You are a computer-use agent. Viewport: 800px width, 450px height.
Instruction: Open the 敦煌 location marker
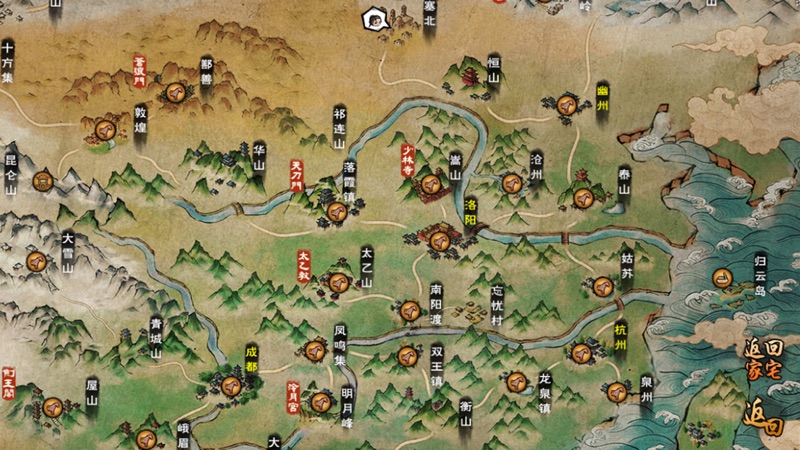pos(104,130)
